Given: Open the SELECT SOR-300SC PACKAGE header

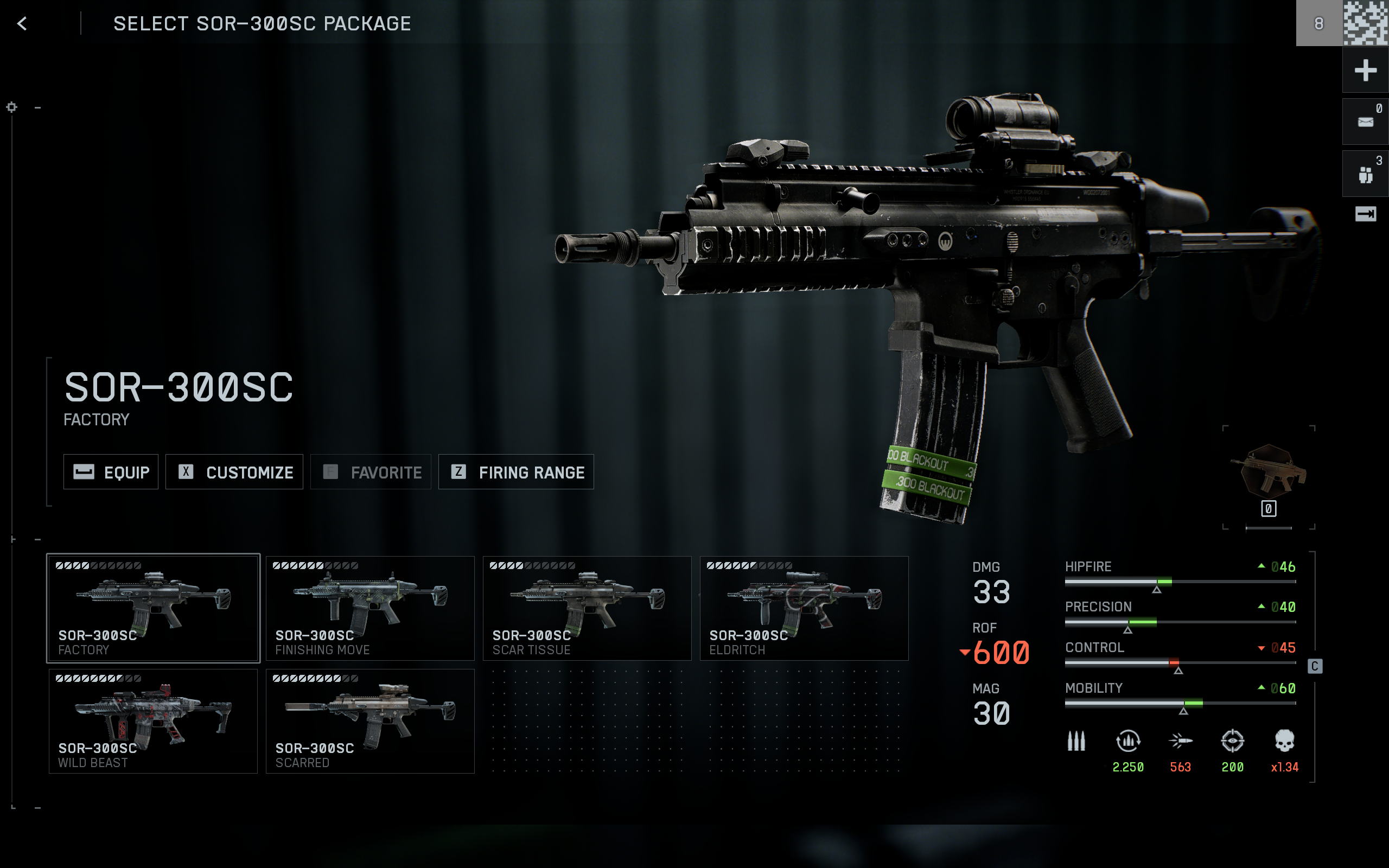Looking at the screenshot, I should [262, 23].
